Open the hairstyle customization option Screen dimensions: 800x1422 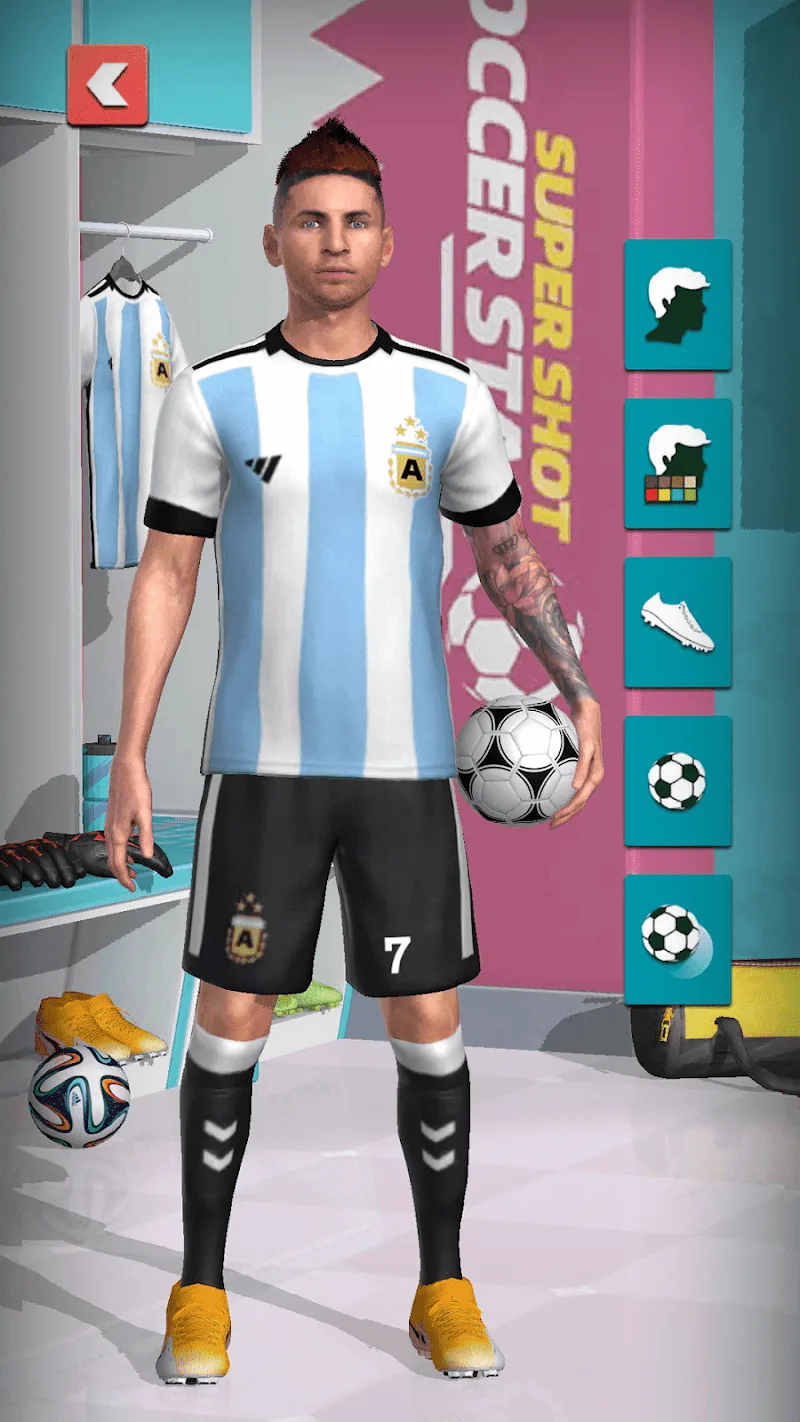(x=678, y=304)
